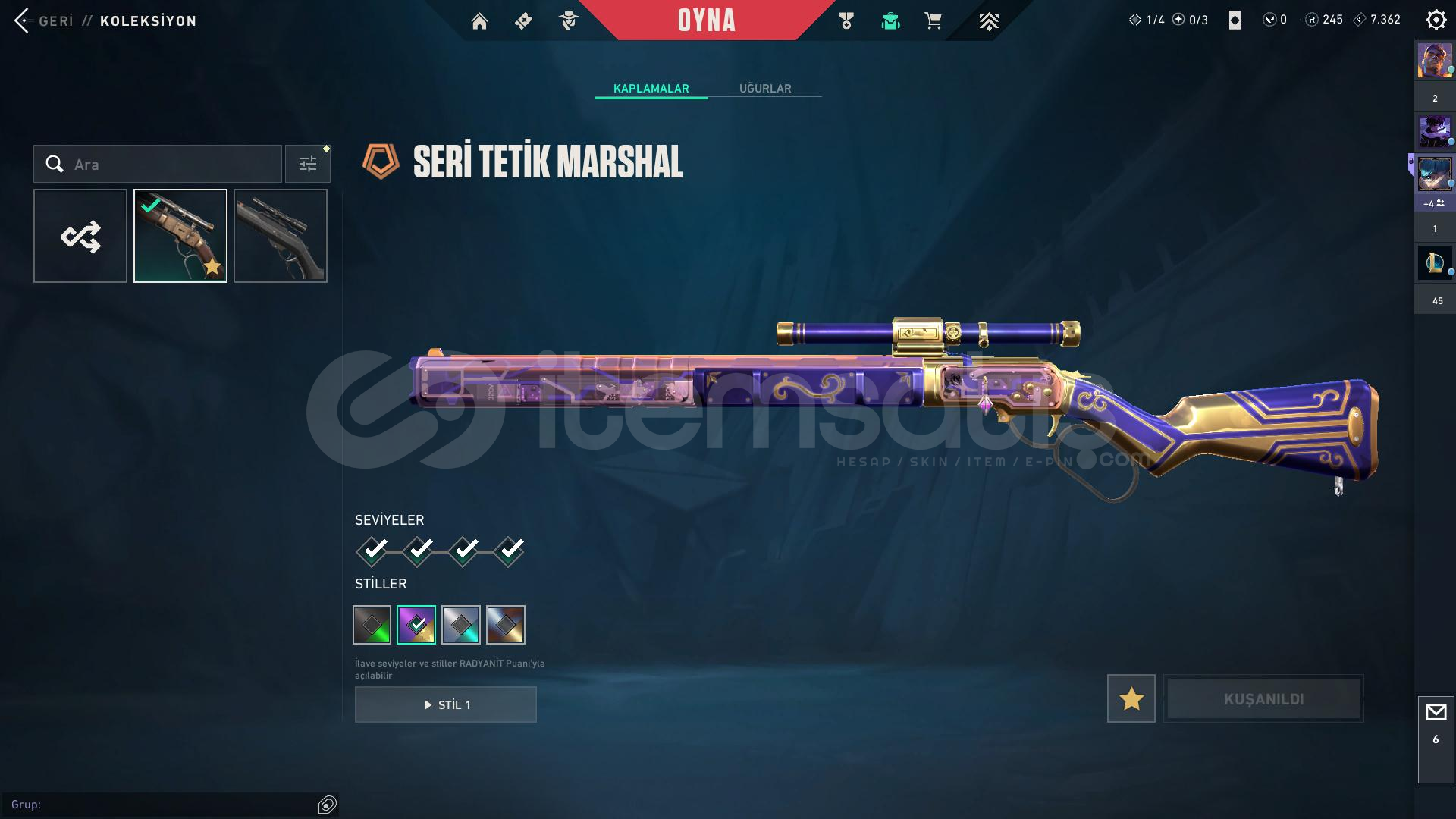Open the settings gear icon

click(x=1436, y=20)
